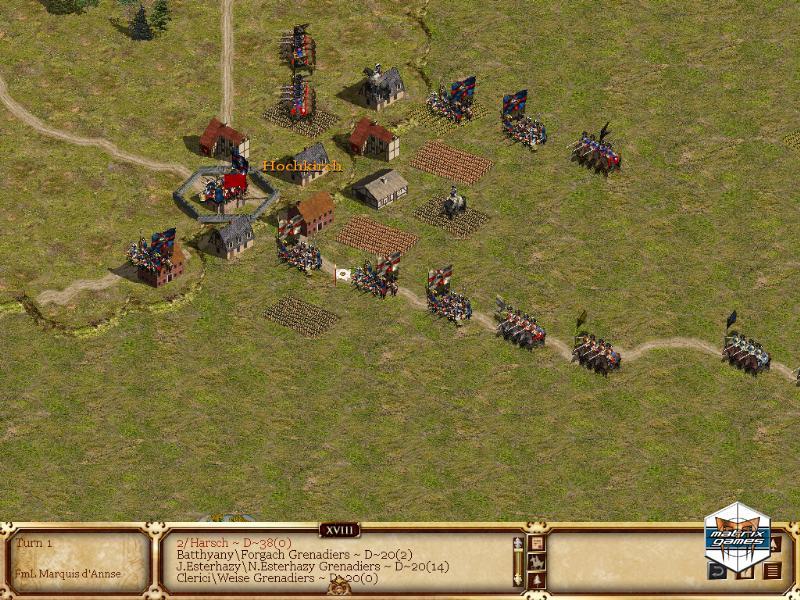Open the document icon button beside the list
Viewport: 800px width, 600px height.
pos(536,543)
